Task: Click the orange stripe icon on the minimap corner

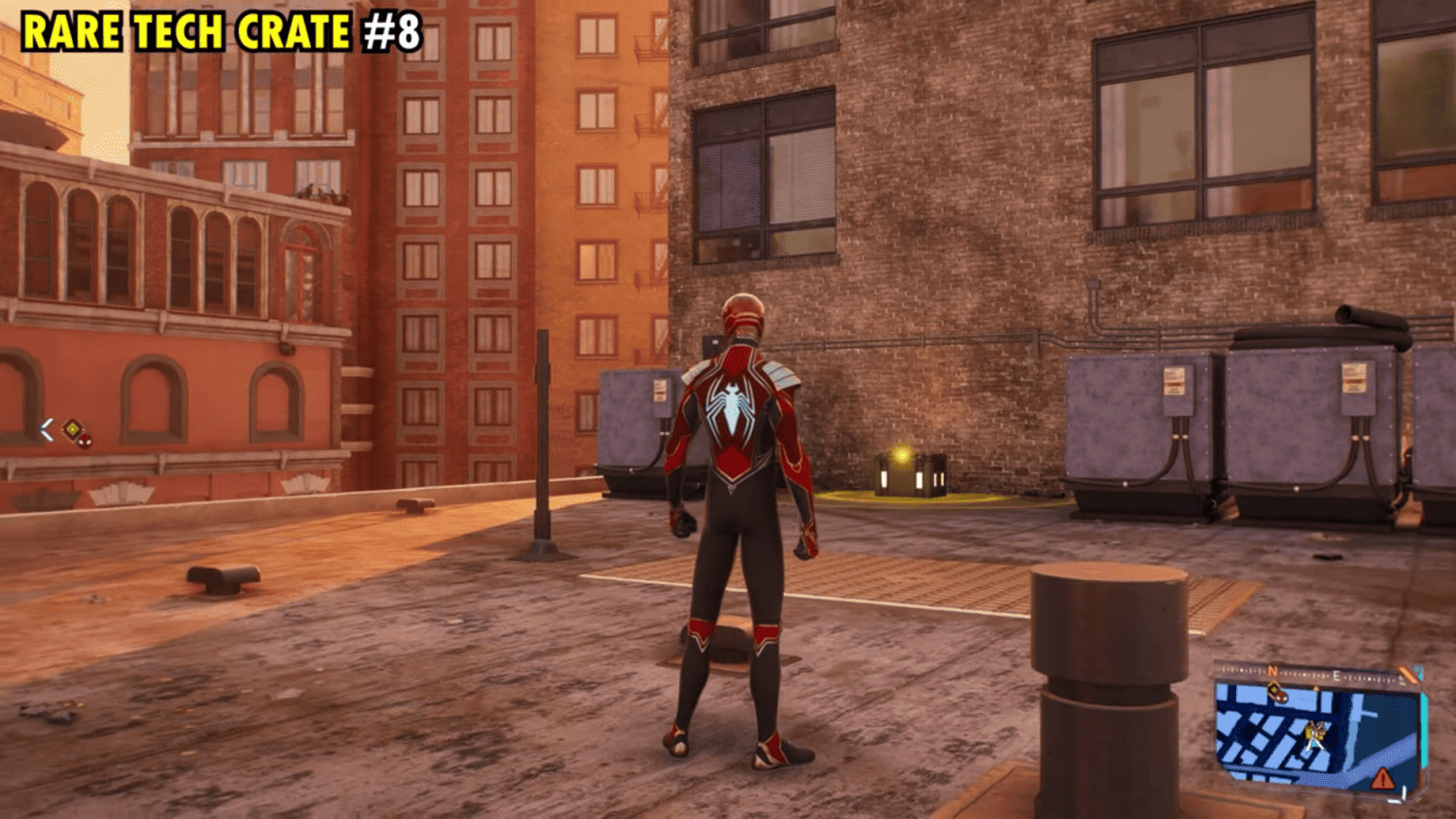Action: (x=1408, y=673)
